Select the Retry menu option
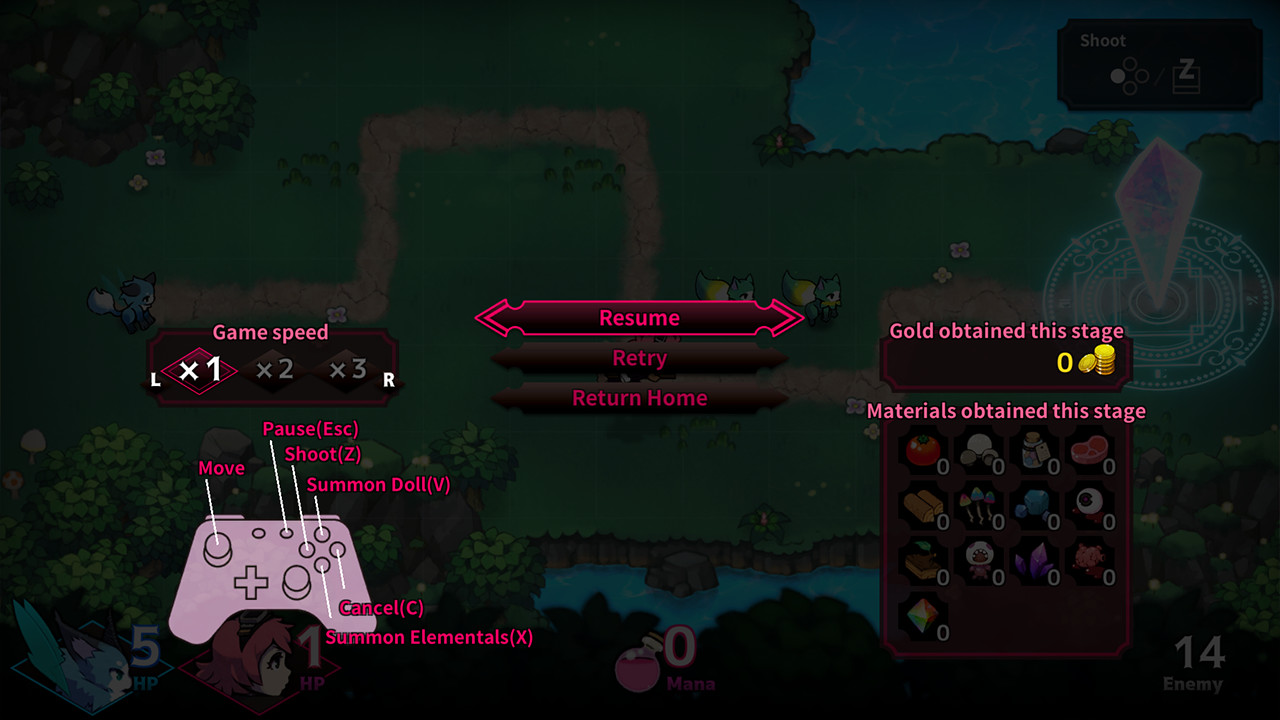 (639, 358)
